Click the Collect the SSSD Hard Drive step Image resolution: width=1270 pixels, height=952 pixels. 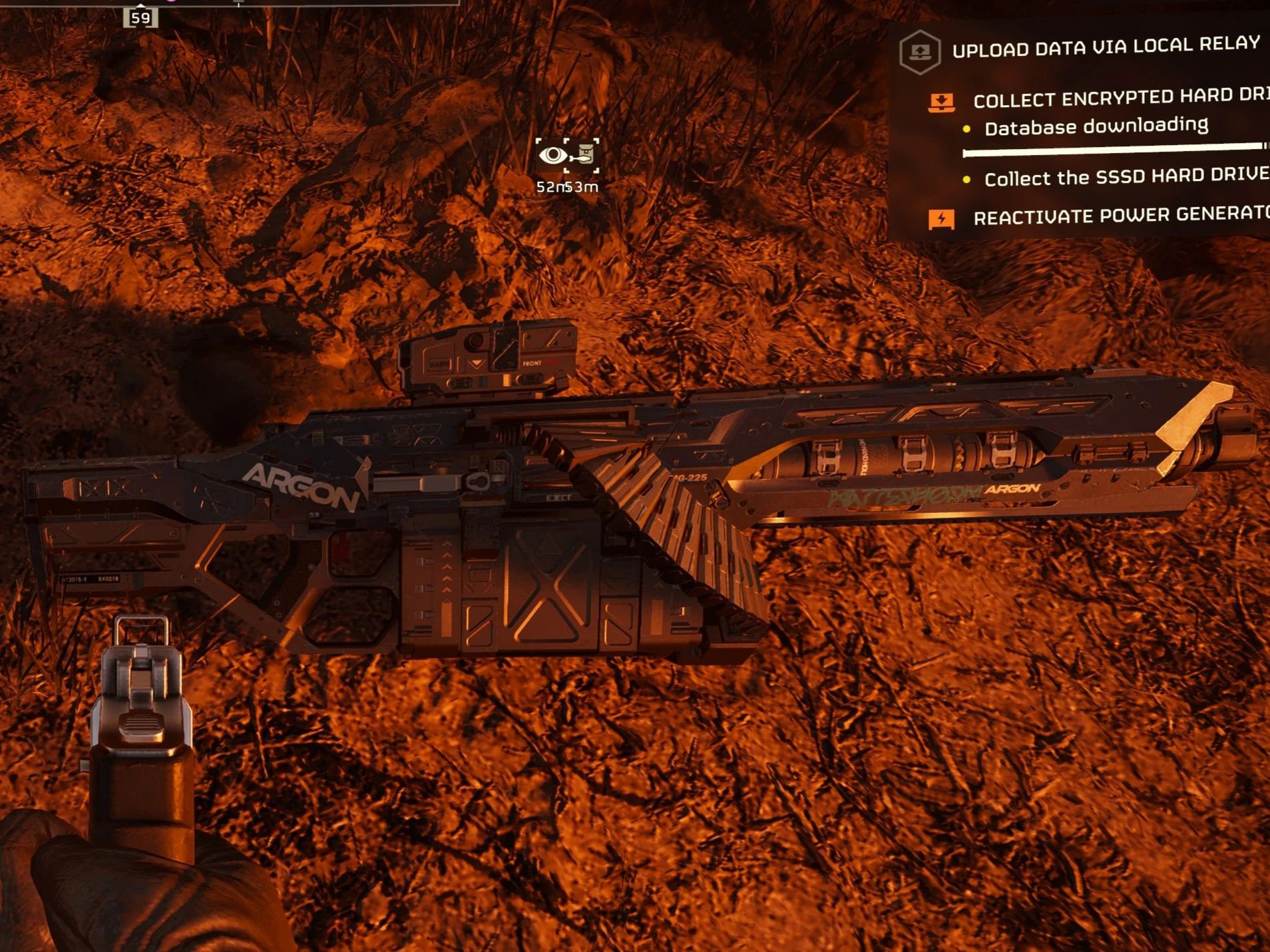[x=1126, y=177]
